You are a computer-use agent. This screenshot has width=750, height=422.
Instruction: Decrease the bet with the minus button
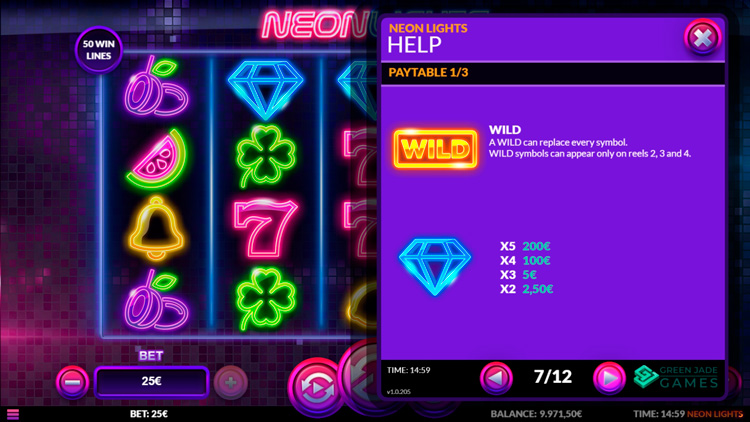coord(72,382)
